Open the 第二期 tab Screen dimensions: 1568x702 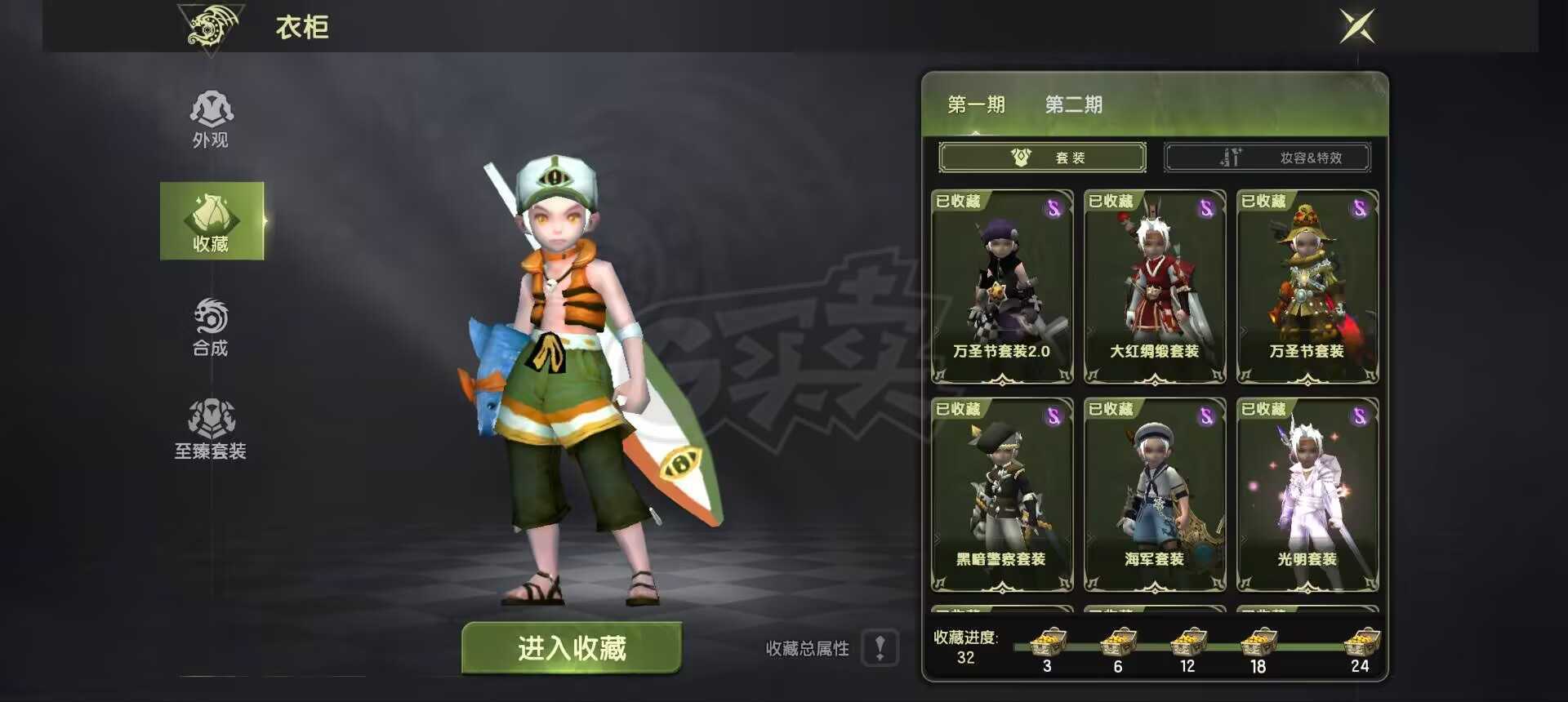pos(1072,104)
